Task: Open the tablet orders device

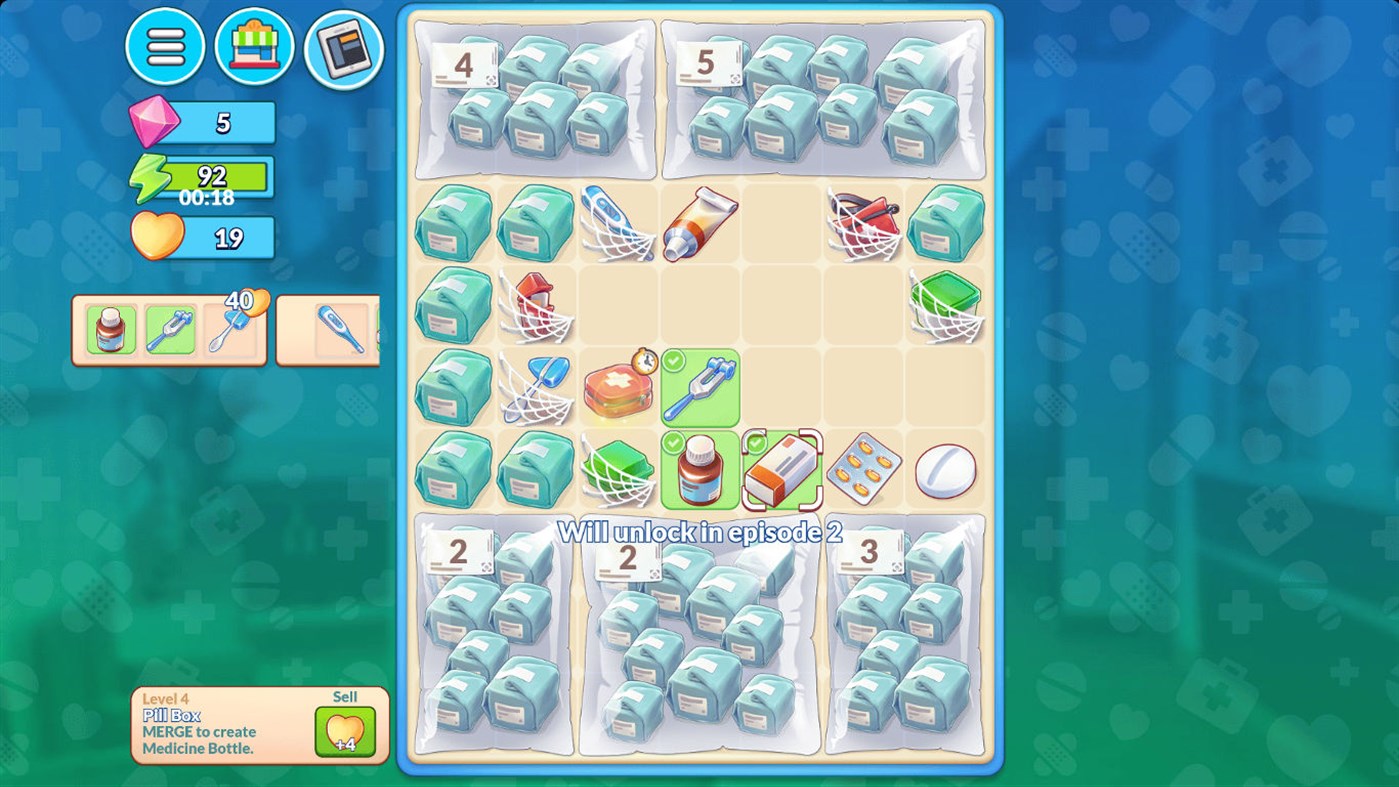Action: [342, 47]
